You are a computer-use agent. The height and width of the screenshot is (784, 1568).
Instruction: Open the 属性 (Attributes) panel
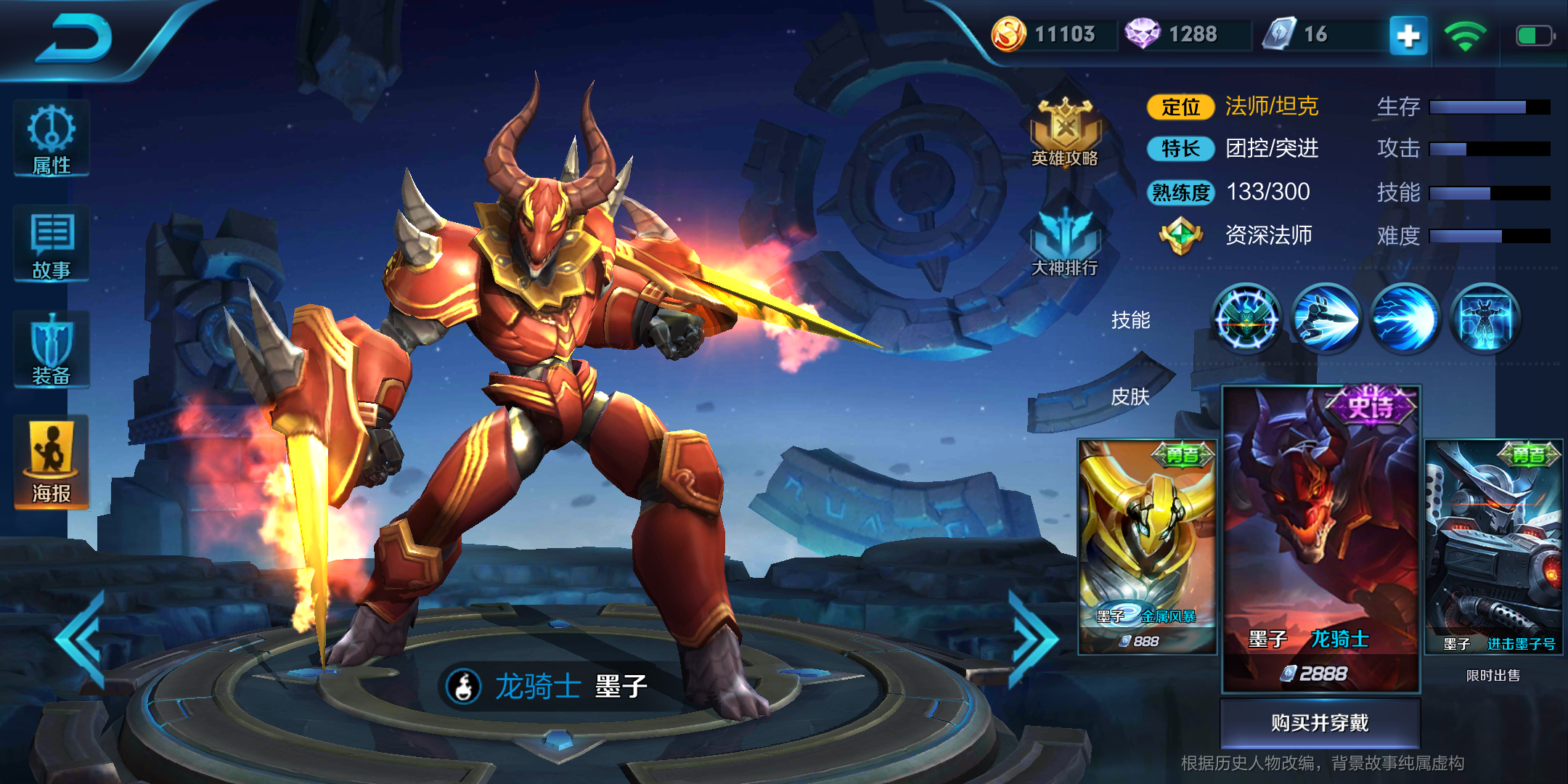[49, 140]
